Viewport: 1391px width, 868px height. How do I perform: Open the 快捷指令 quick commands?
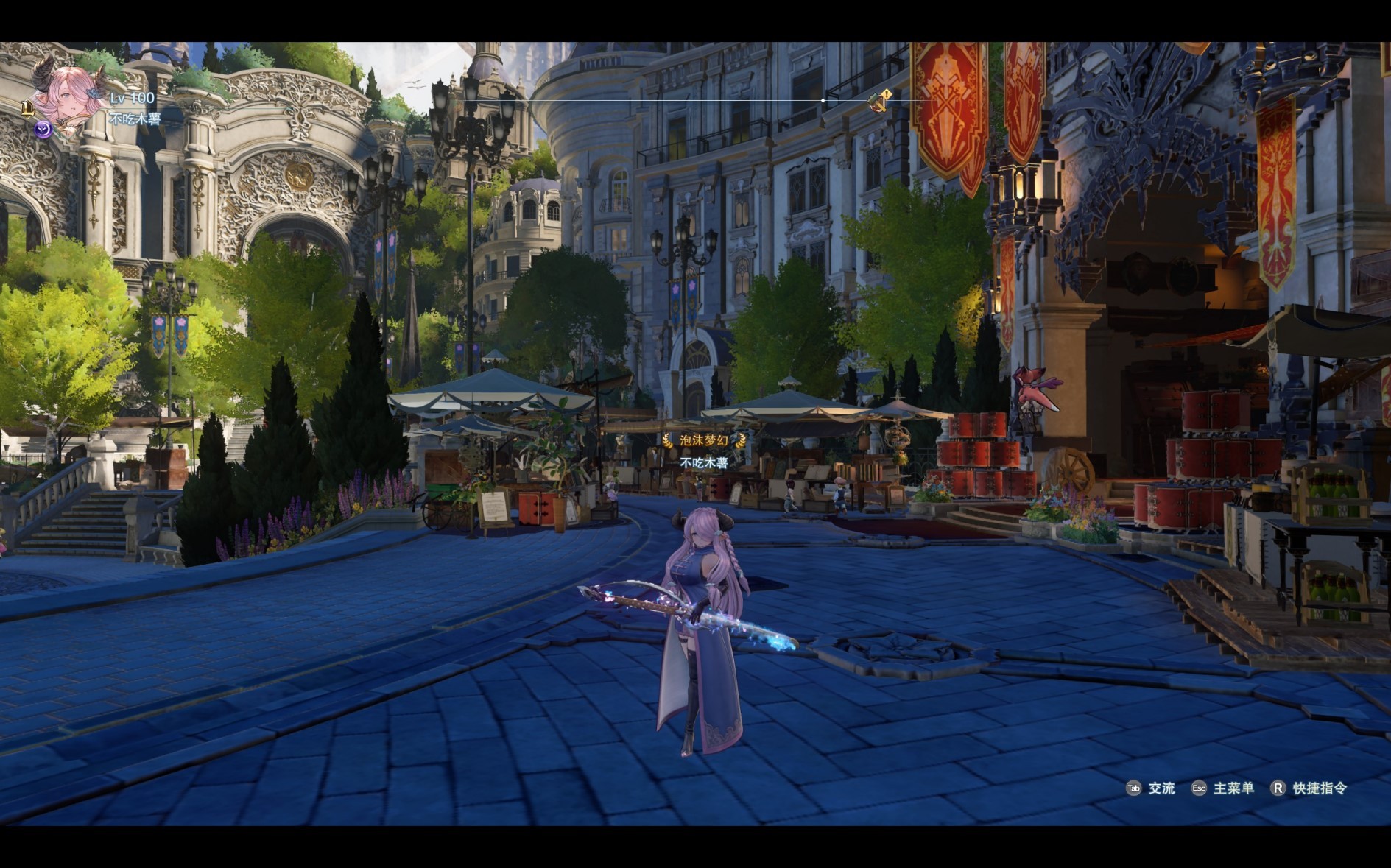click(1310, 788)
